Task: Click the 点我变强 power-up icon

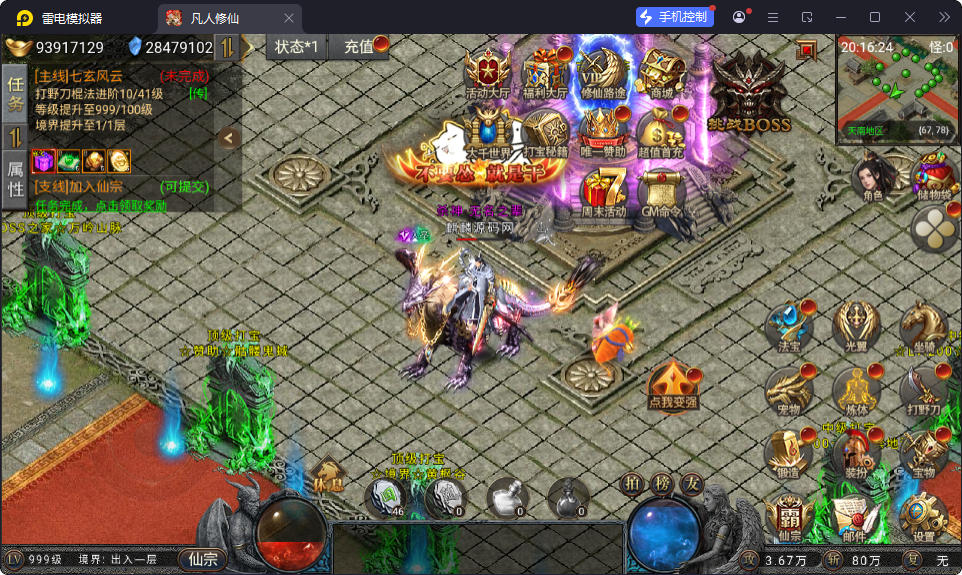Action: (x=671, y=385)
